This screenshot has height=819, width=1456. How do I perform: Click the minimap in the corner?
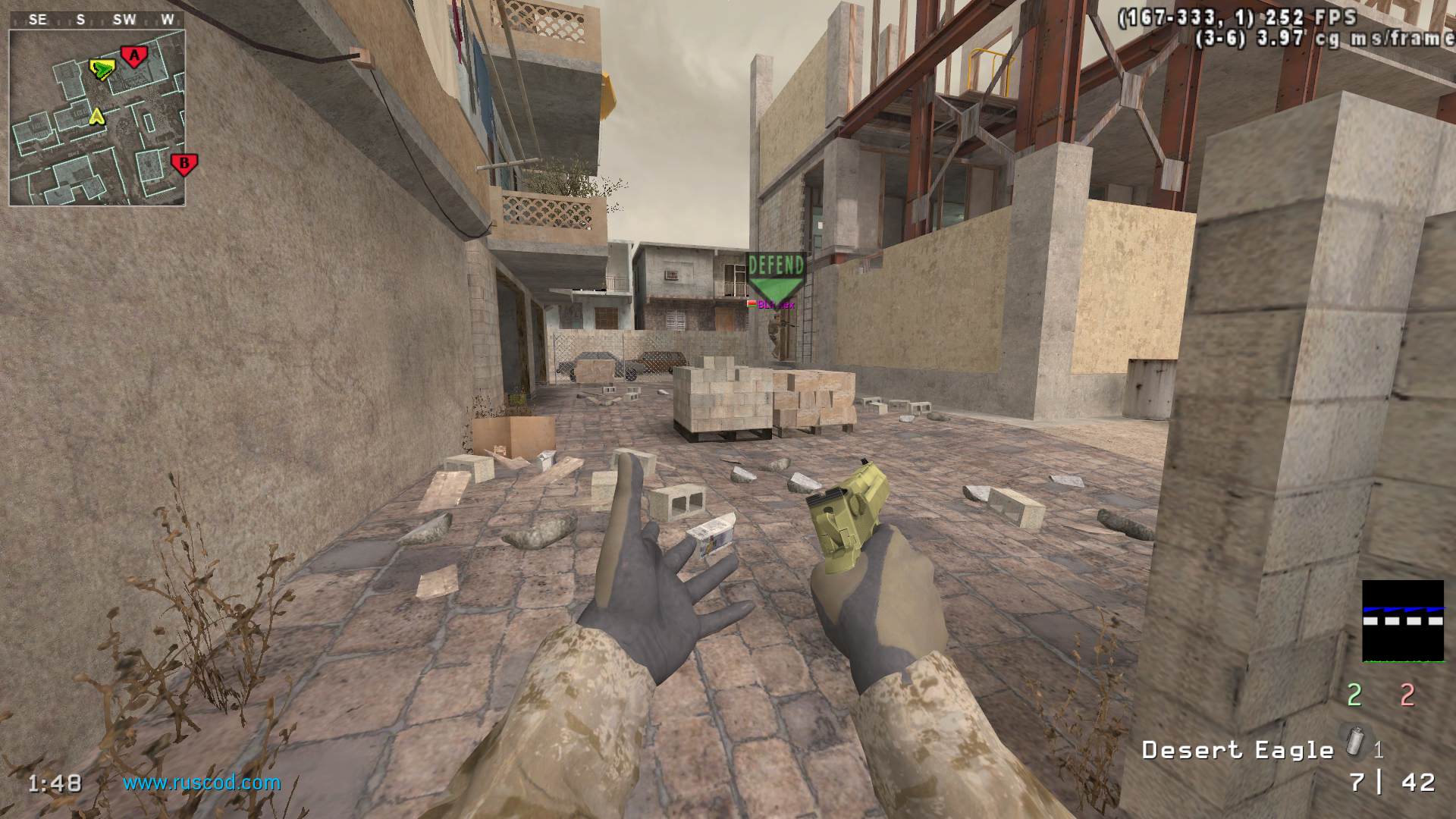coord(97,118)
